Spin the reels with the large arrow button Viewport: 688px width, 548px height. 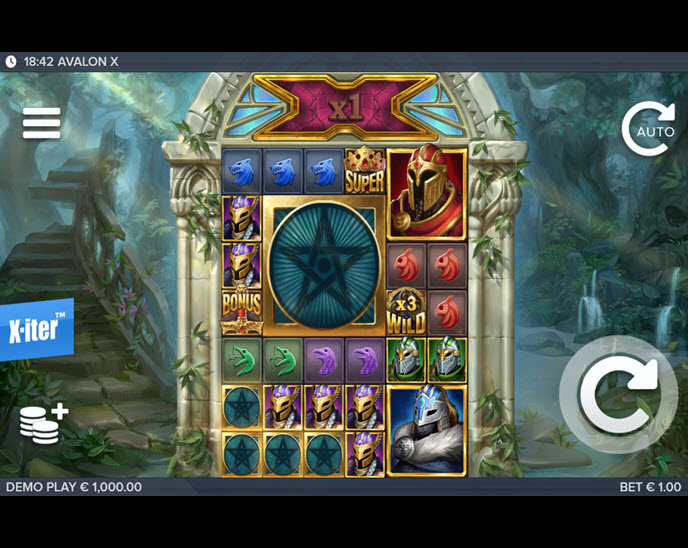pos(619,396)
